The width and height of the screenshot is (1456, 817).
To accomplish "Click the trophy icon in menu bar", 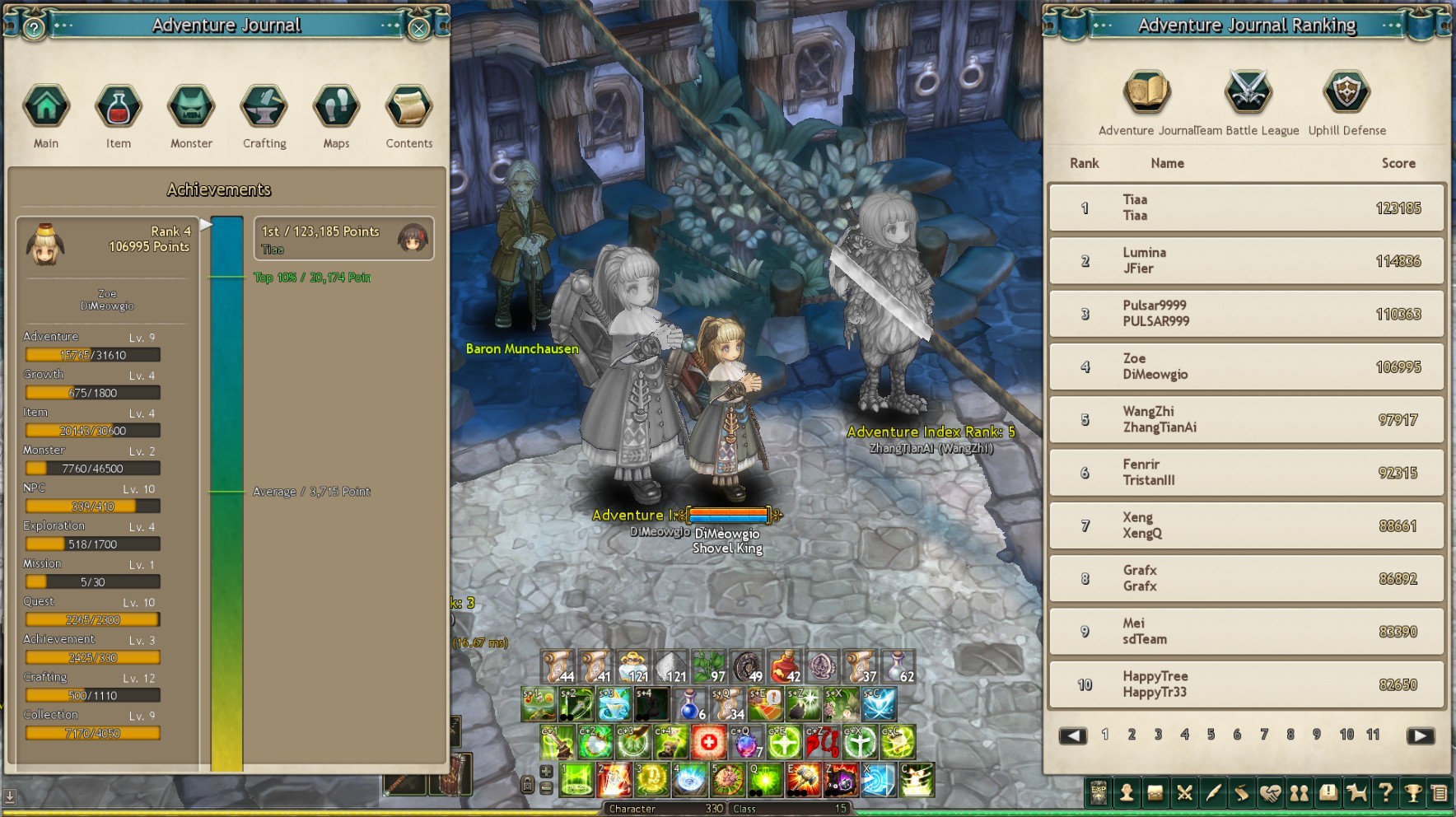I will 1413,793.
